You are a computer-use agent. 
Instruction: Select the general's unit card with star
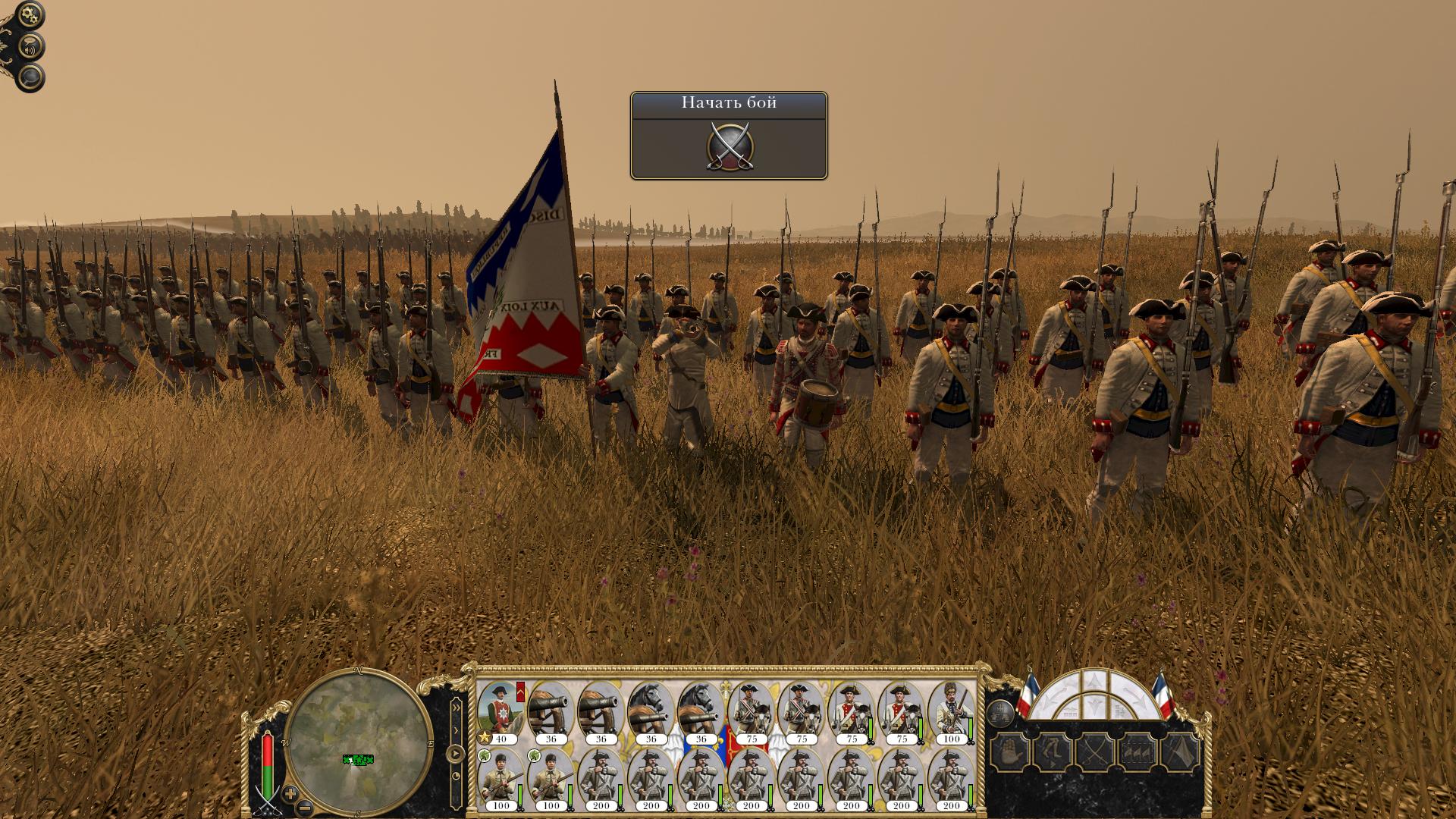pyautogui.click(x=500, y=713)
